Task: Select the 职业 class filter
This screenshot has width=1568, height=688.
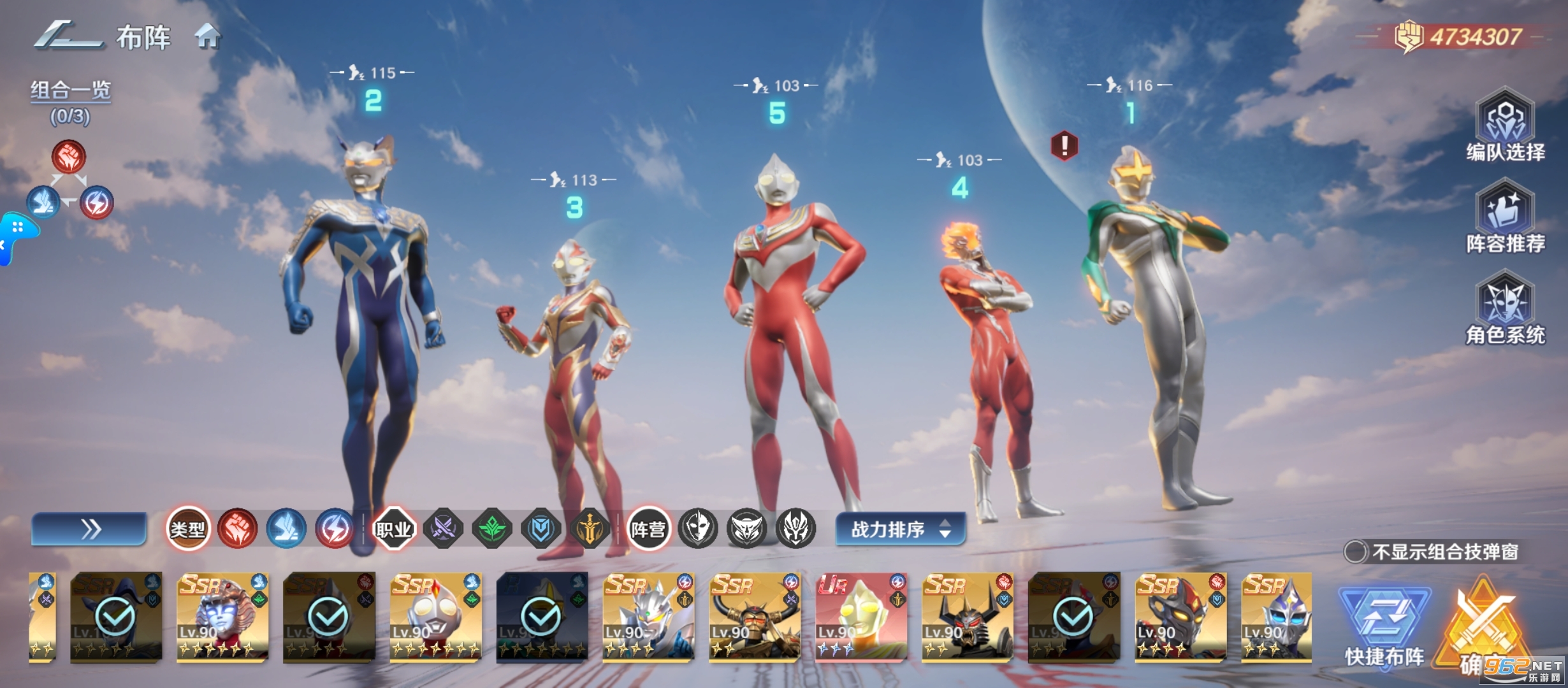Action: point(394,529)
